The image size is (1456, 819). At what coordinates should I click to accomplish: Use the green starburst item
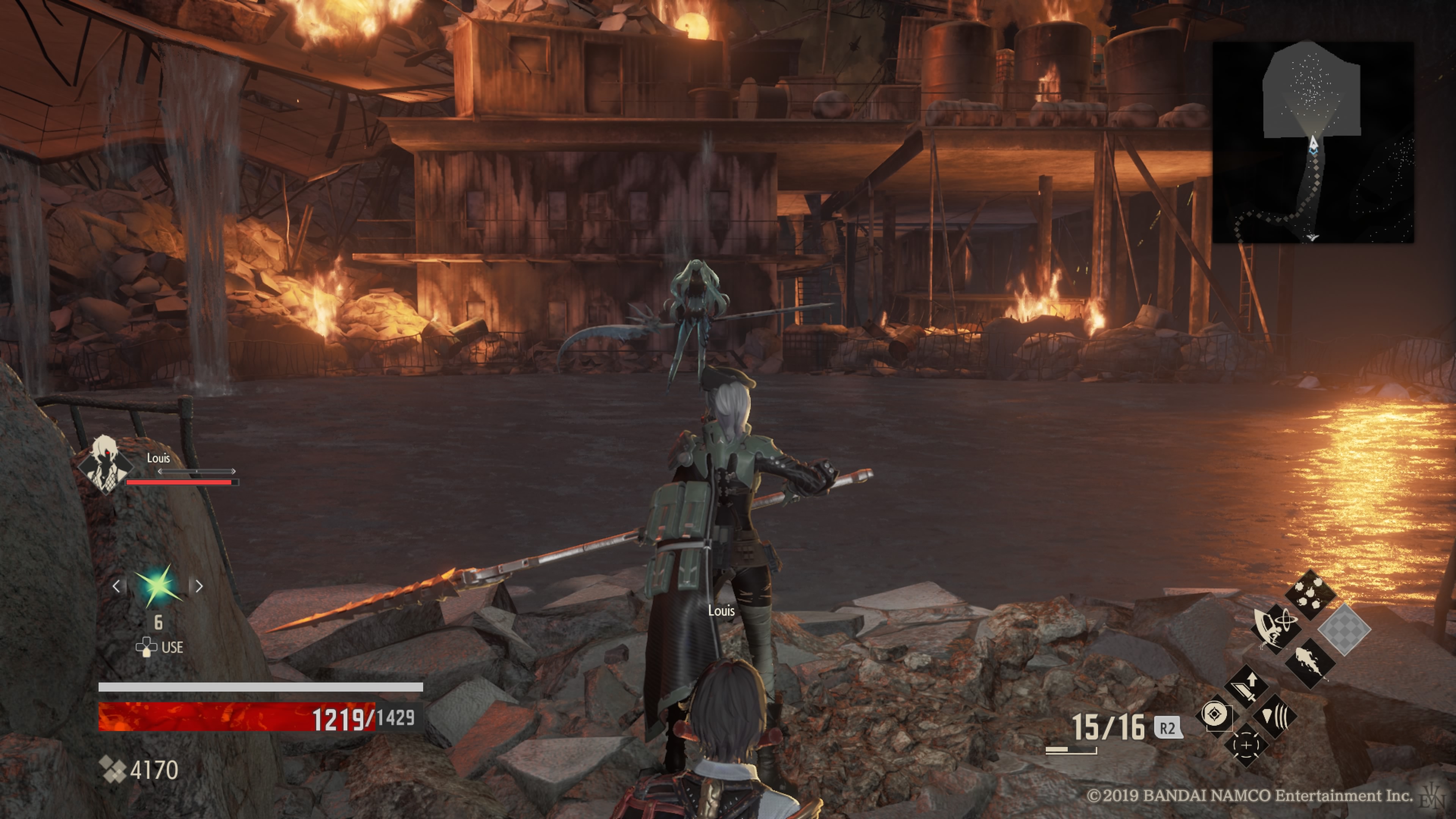[x=158, y=585]
